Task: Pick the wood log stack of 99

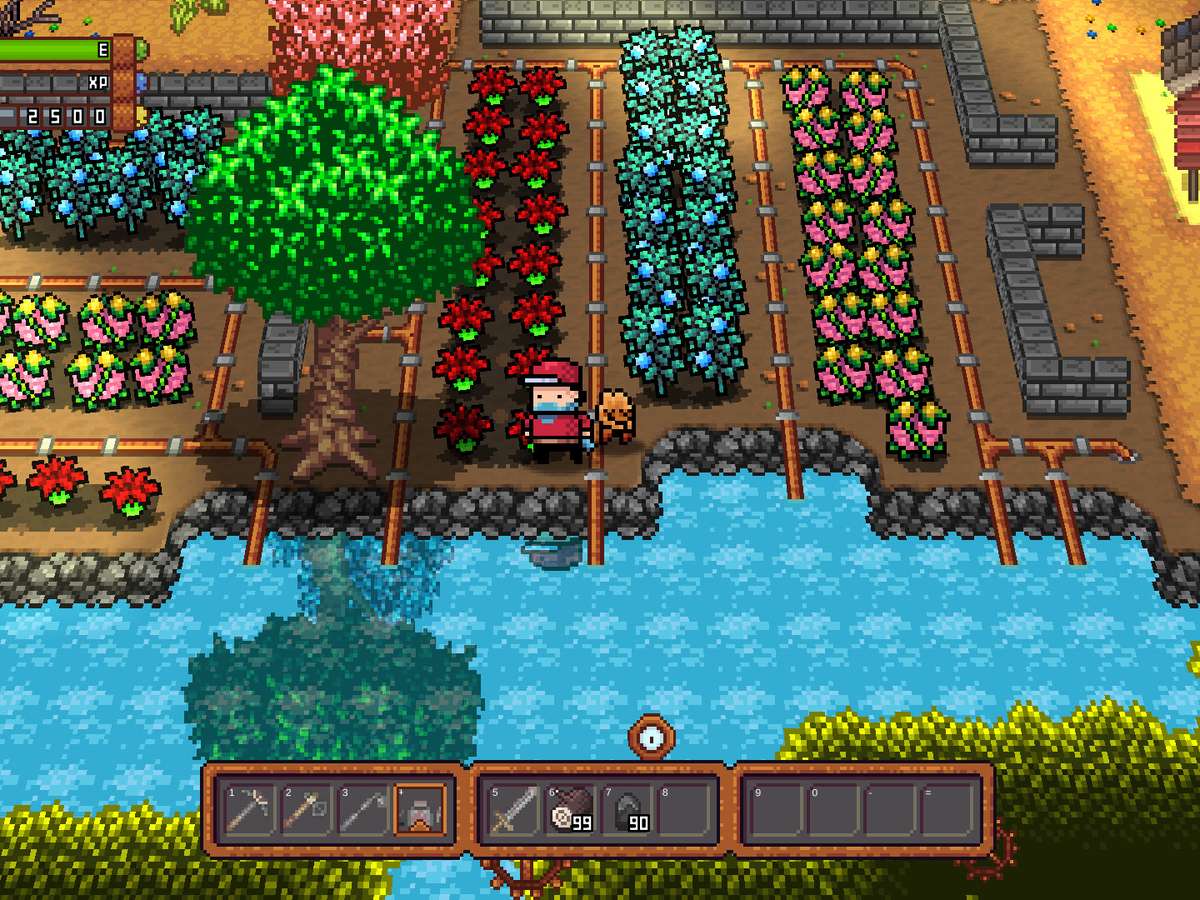Action: click(x=571, y=809)
